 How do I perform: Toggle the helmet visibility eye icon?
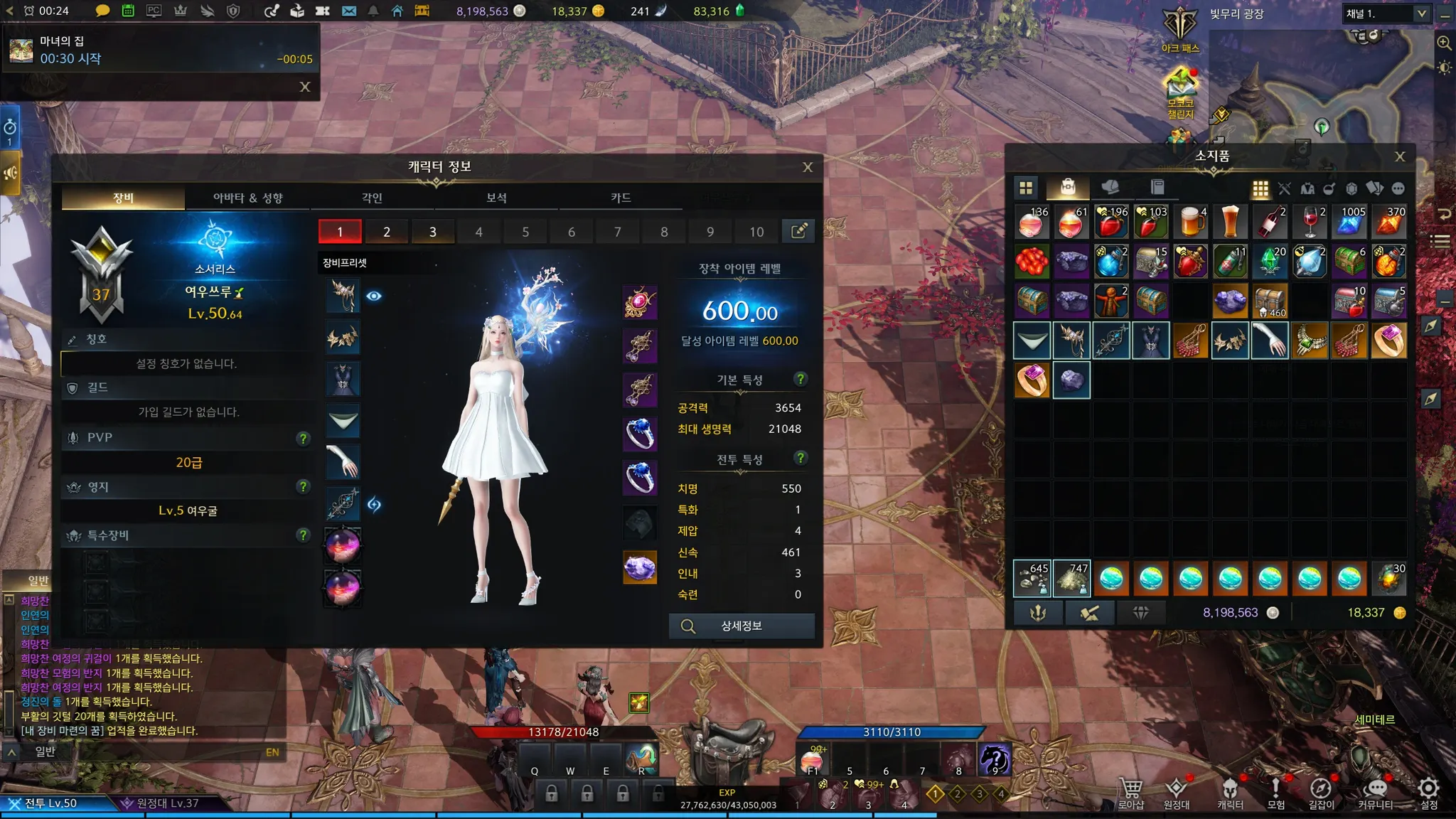tap(374, 296)
